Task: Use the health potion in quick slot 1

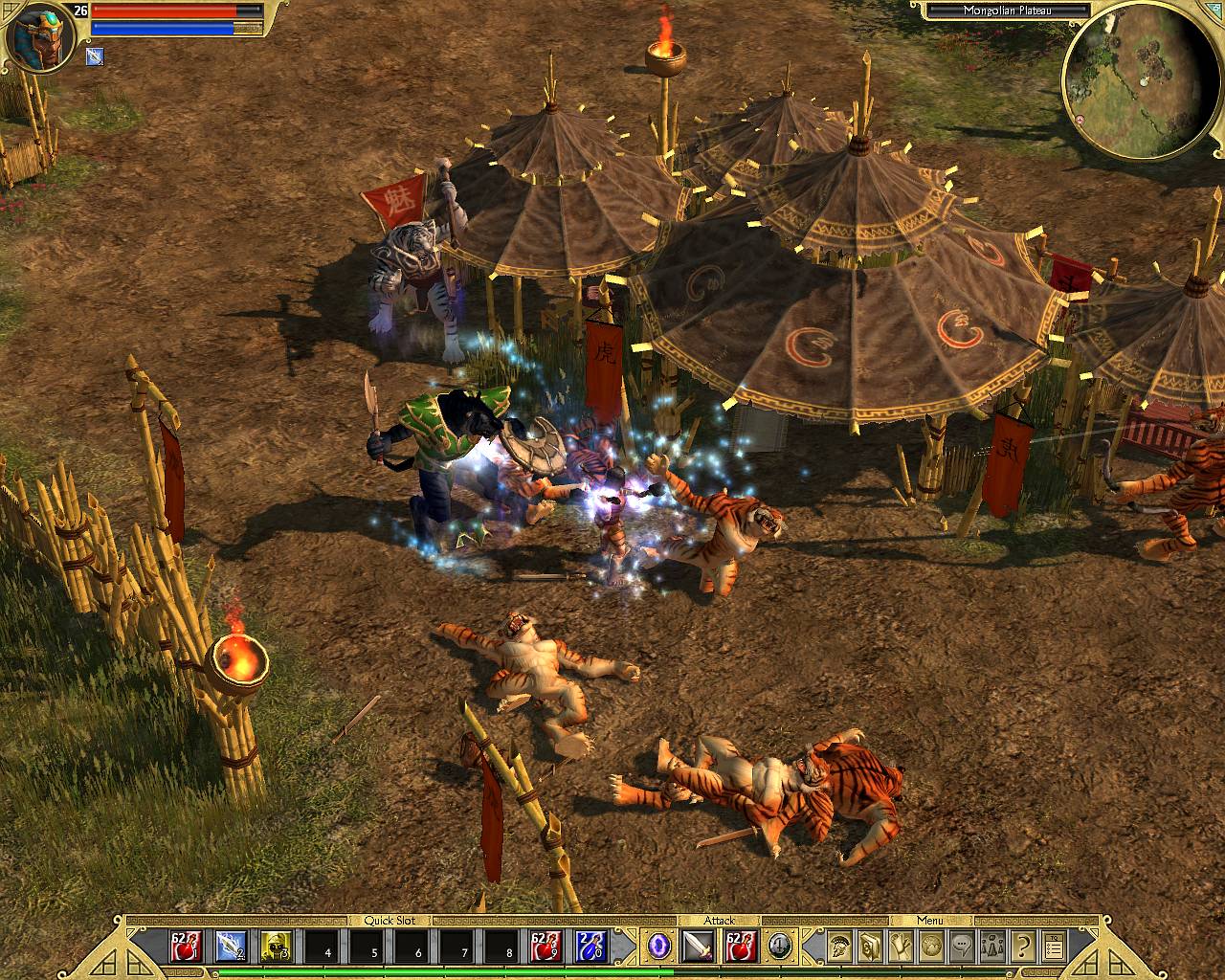Action: (183, 947)
